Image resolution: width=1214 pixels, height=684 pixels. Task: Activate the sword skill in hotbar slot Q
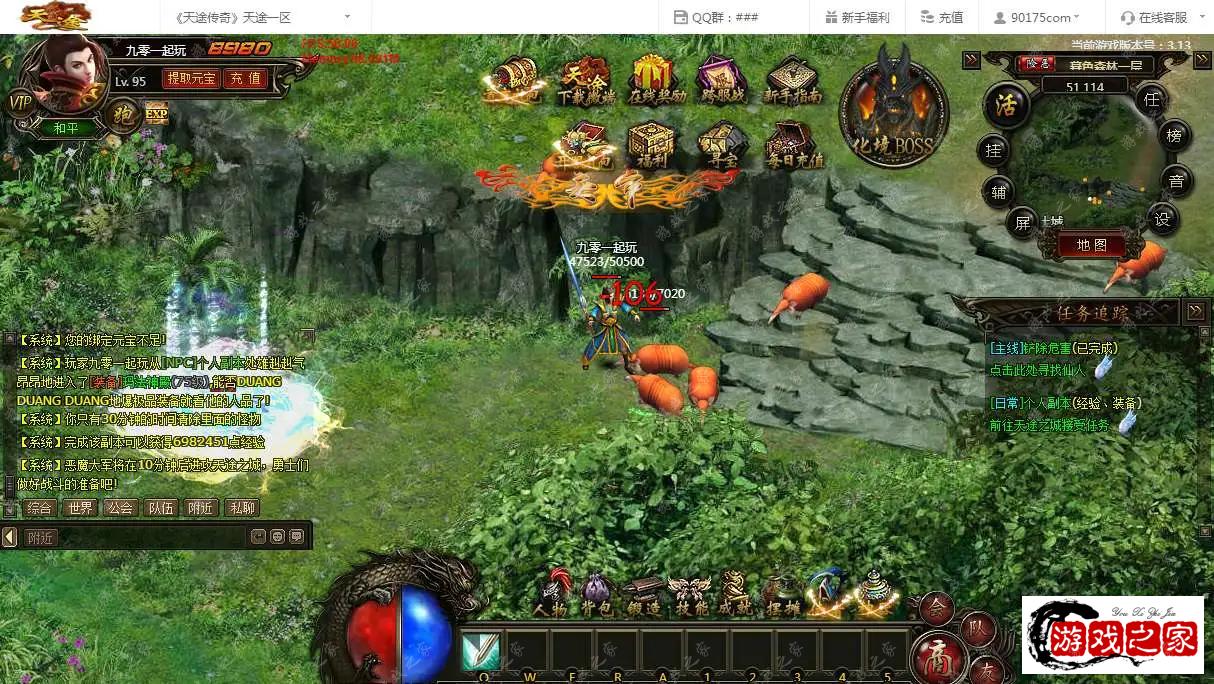click(482, 650)
